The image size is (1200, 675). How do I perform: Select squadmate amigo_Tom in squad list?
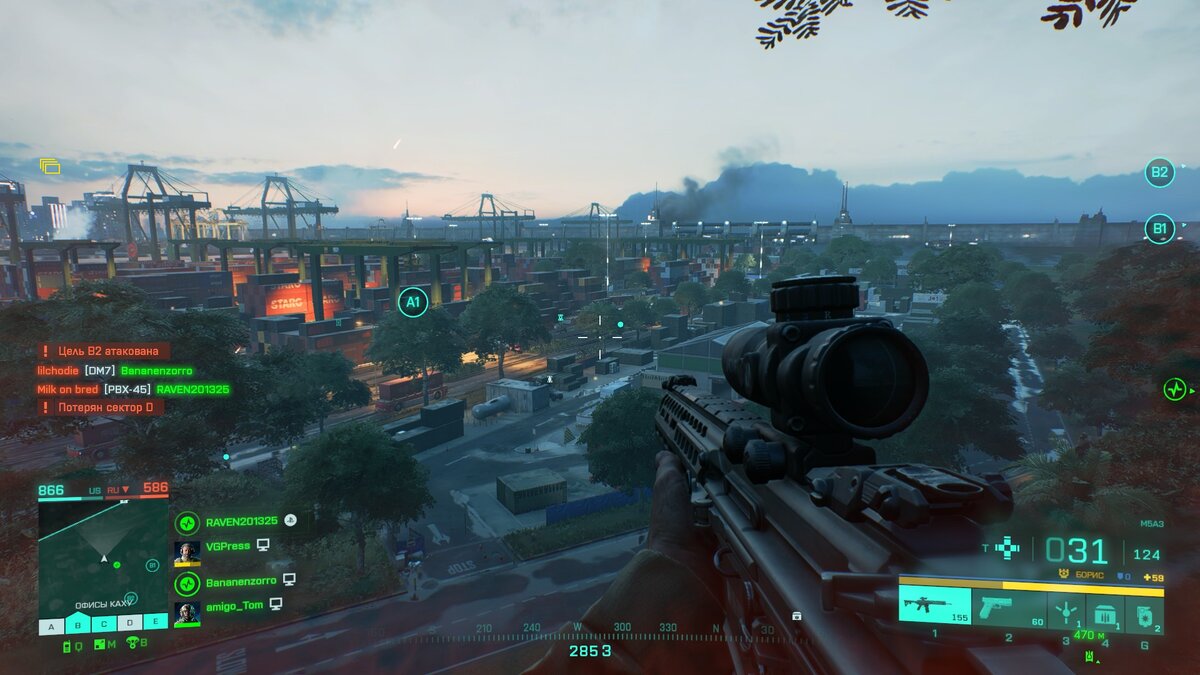click(x=234, y=605)
